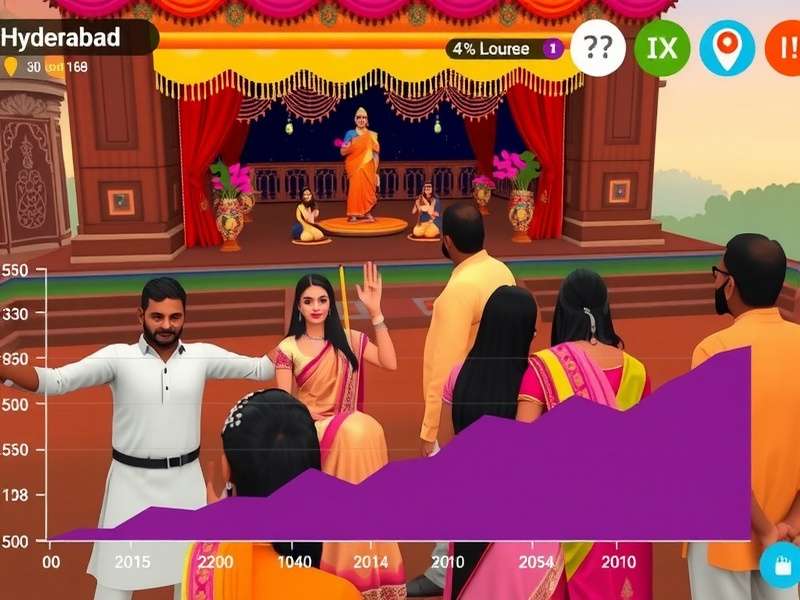Show the map via the blue location pin
This screenshot has height=600, width=800.
click(727, 47)
